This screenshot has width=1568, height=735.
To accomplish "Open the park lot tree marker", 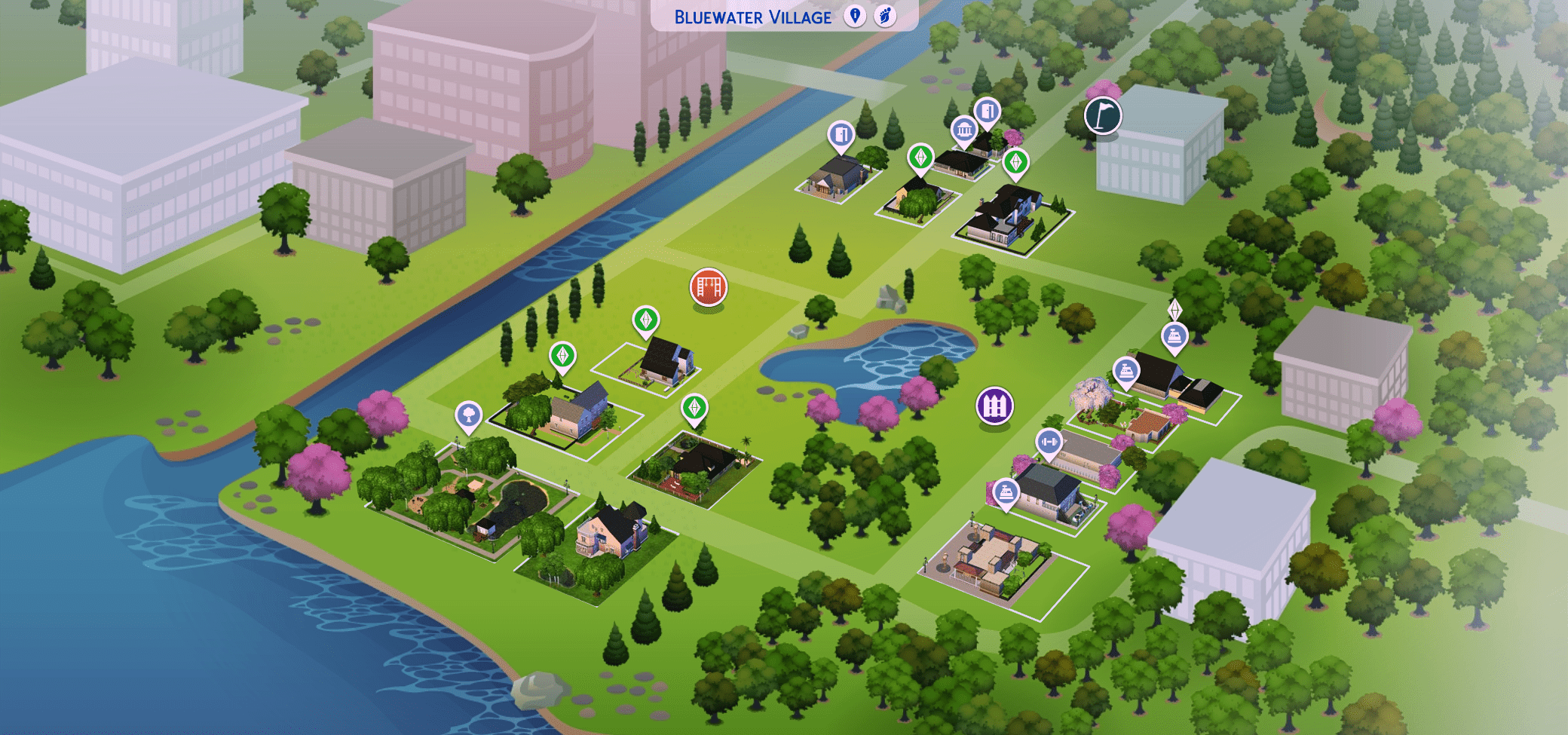I will 468,415.
